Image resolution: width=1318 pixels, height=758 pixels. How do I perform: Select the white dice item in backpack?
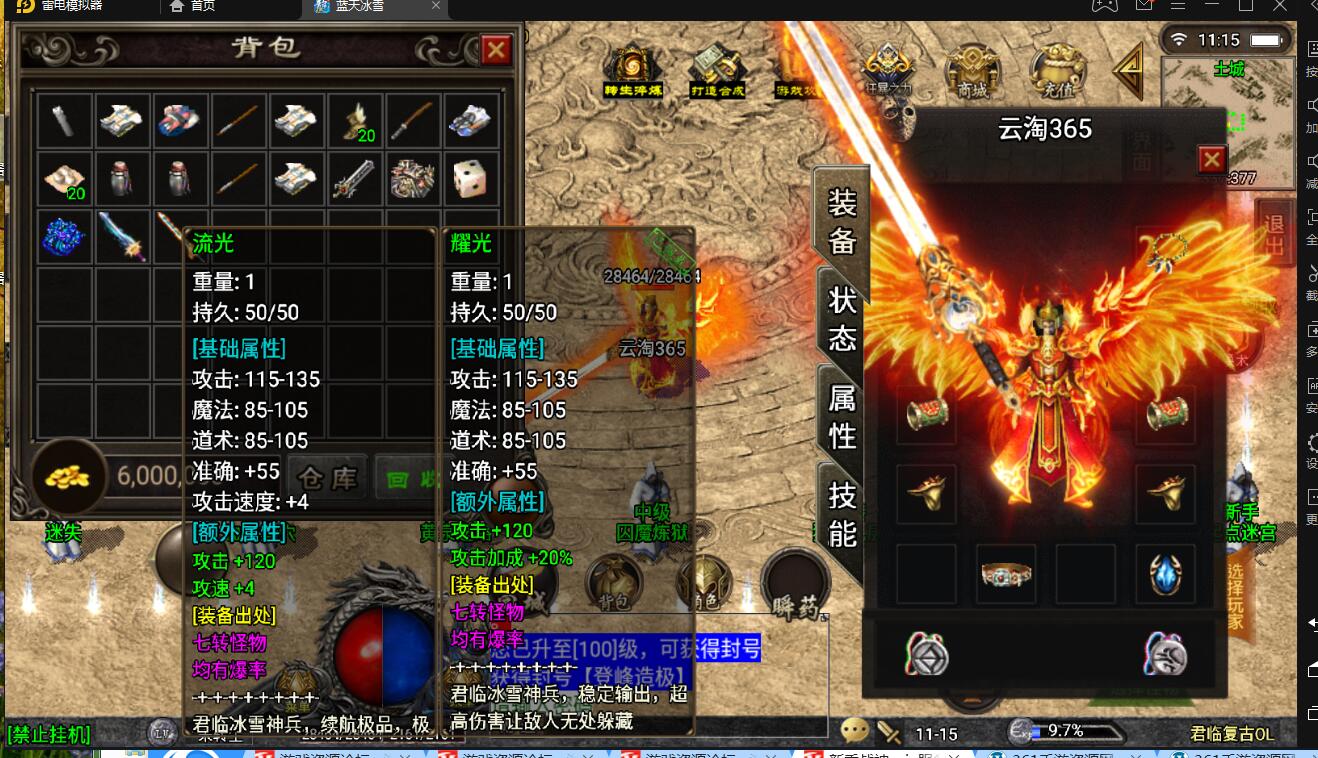[x=470, y=179]
